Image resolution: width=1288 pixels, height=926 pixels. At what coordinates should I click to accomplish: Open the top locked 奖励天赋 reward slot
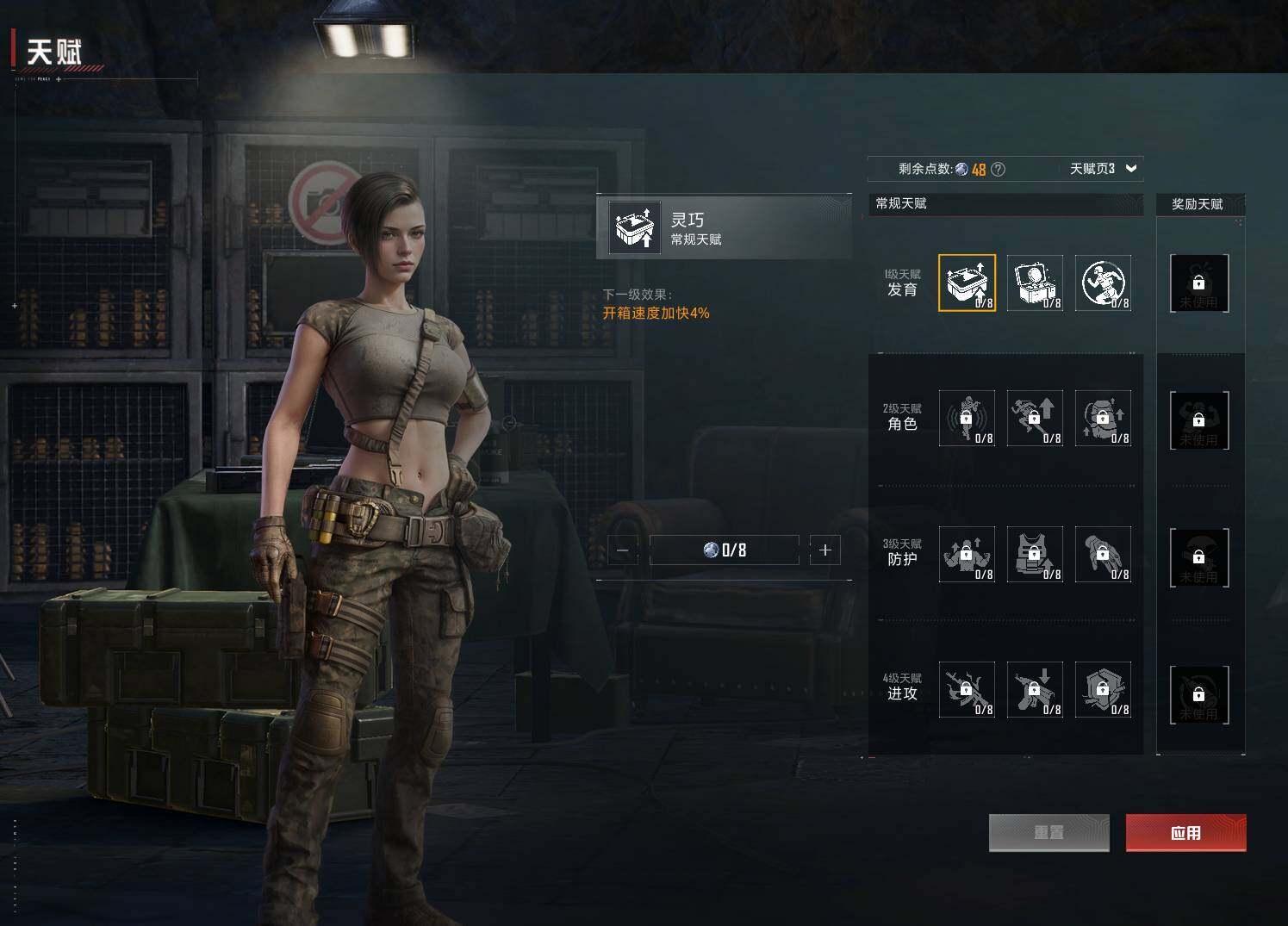tap(1198, 283)
